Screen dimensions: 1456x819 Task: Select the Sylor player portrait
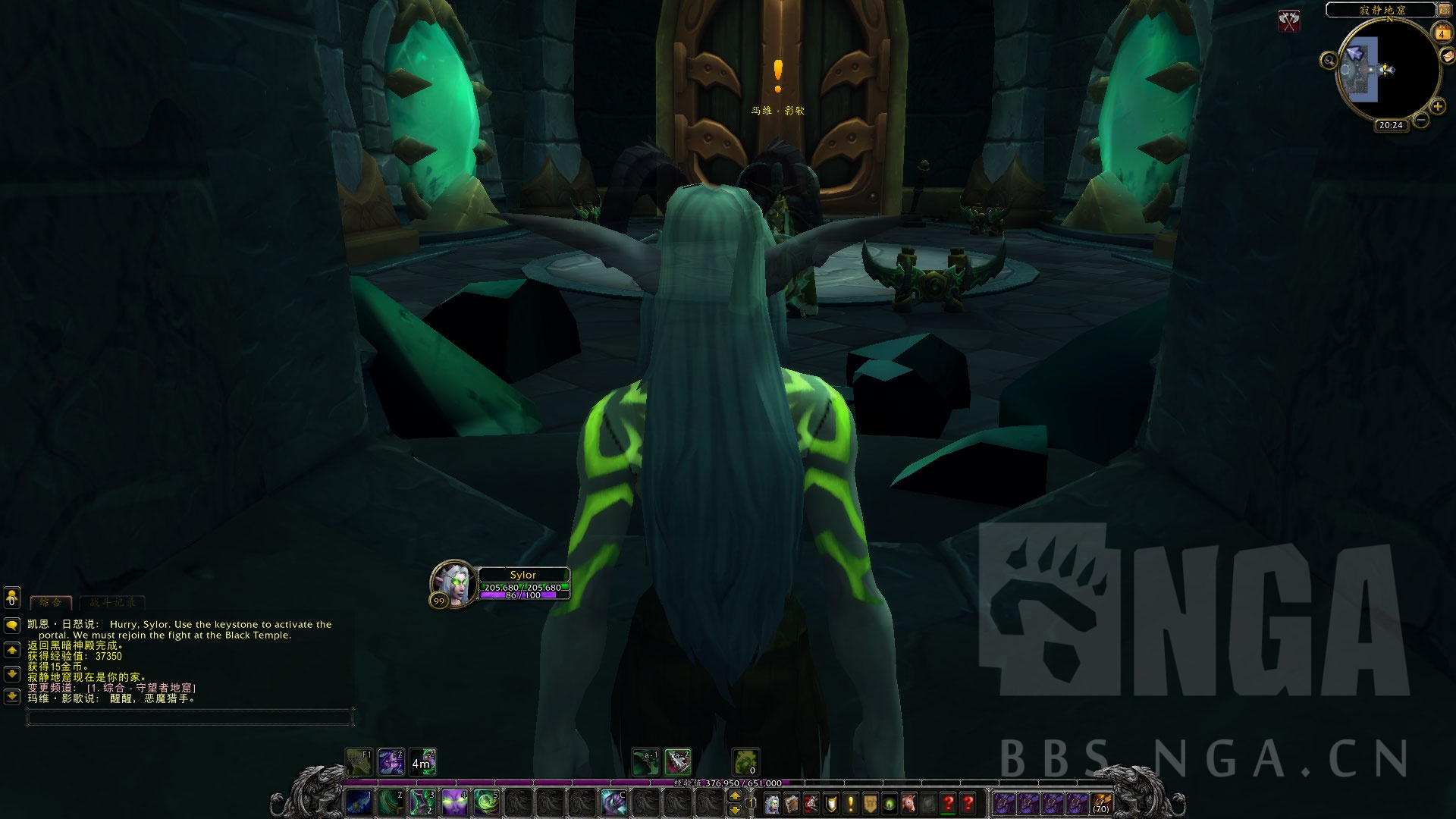coord(454,584)
